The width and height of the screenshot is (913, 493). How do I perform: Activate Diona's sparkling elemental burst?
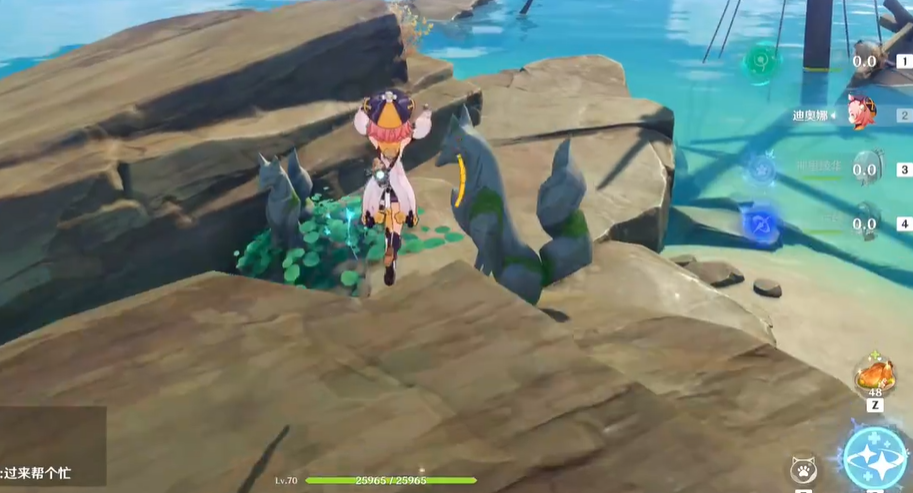tap(877, 458)
